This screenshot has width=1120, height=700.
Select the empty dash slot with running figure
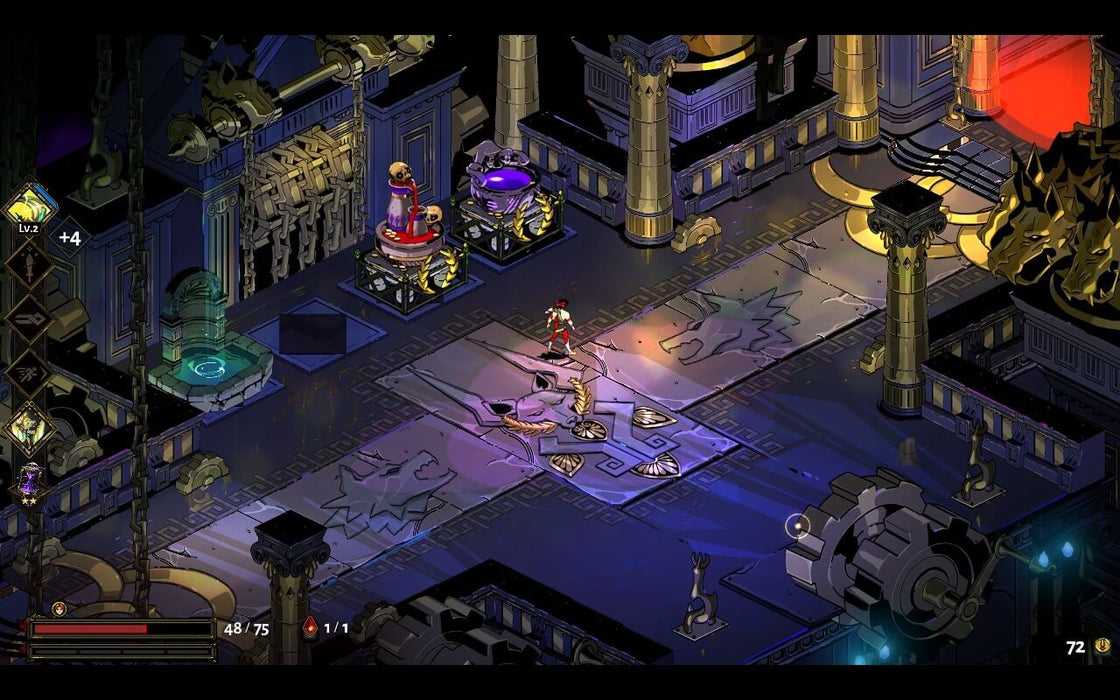(x=27, y=374)
